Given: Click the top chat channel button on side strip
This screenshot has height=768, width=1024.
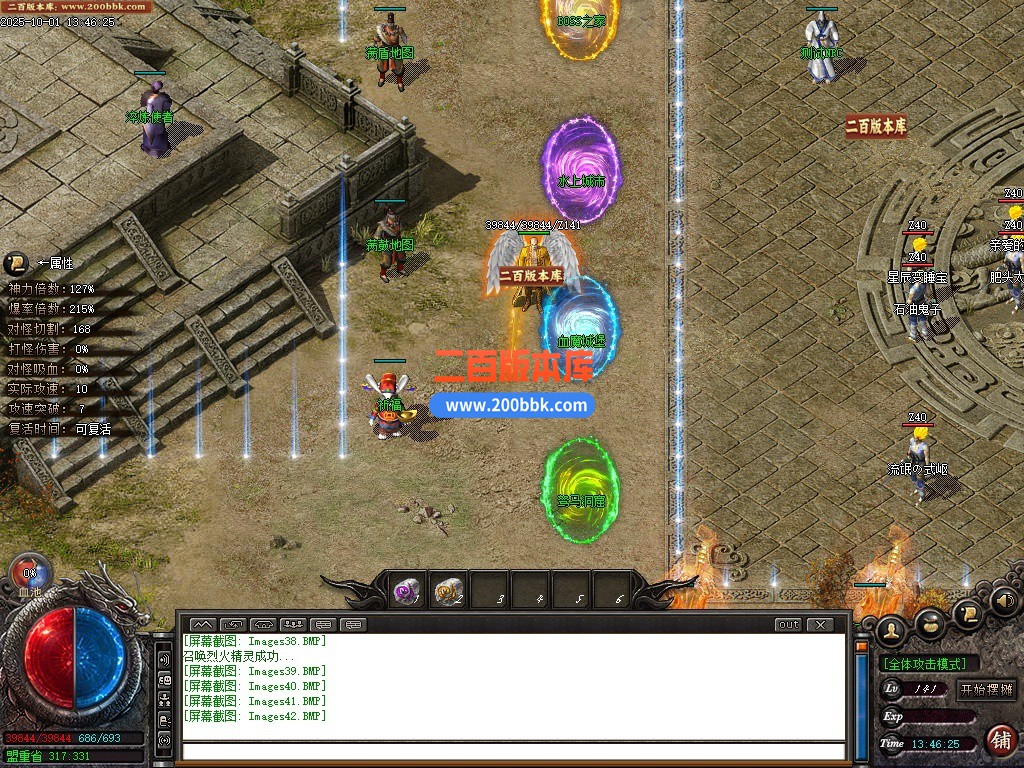Looking at the screenshot, I should click(x=164, y=660).
